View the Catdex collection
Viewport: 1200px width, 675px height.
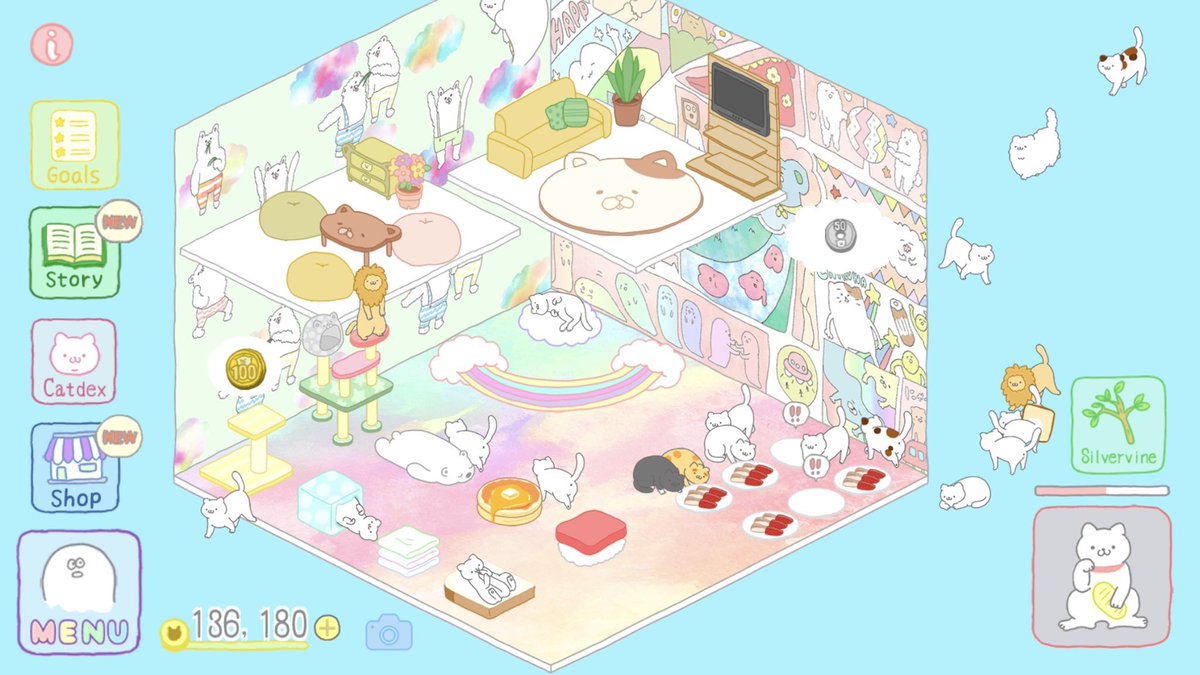74,361
